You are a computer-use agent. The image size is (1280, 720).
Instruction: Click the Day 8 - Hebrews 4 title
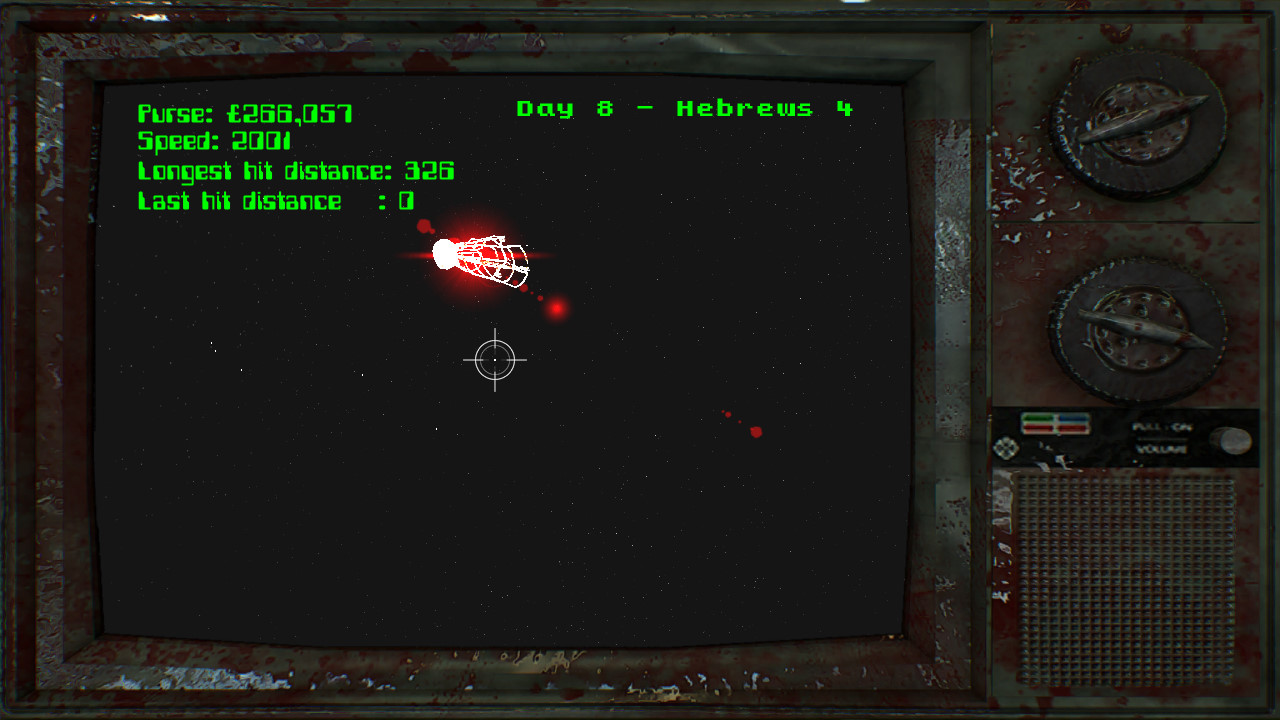pyautogui.click(x=686, y=108)
